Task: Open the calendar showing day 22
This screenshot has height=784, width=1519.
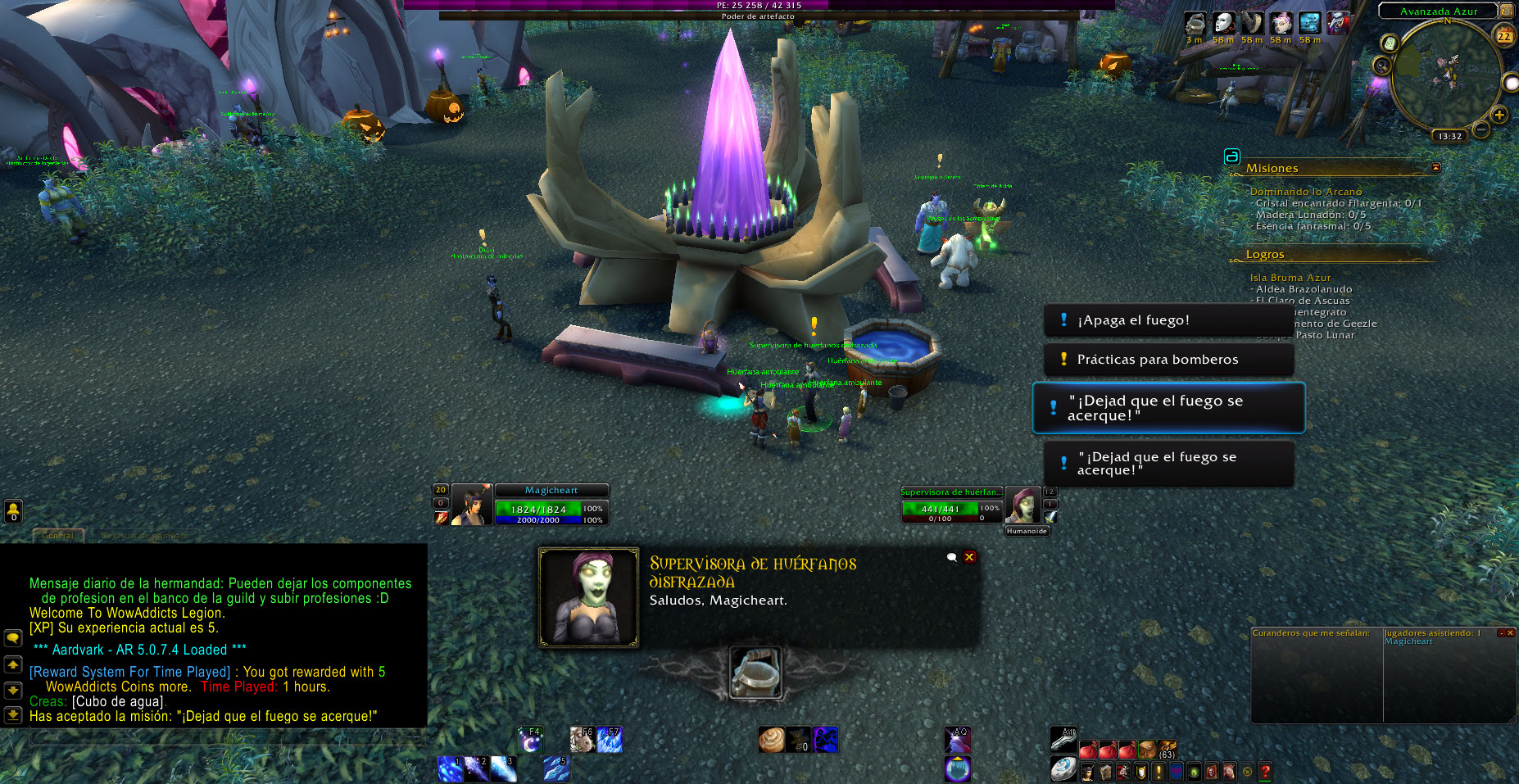Action: pyautogui.click(x=1504, y=35)
